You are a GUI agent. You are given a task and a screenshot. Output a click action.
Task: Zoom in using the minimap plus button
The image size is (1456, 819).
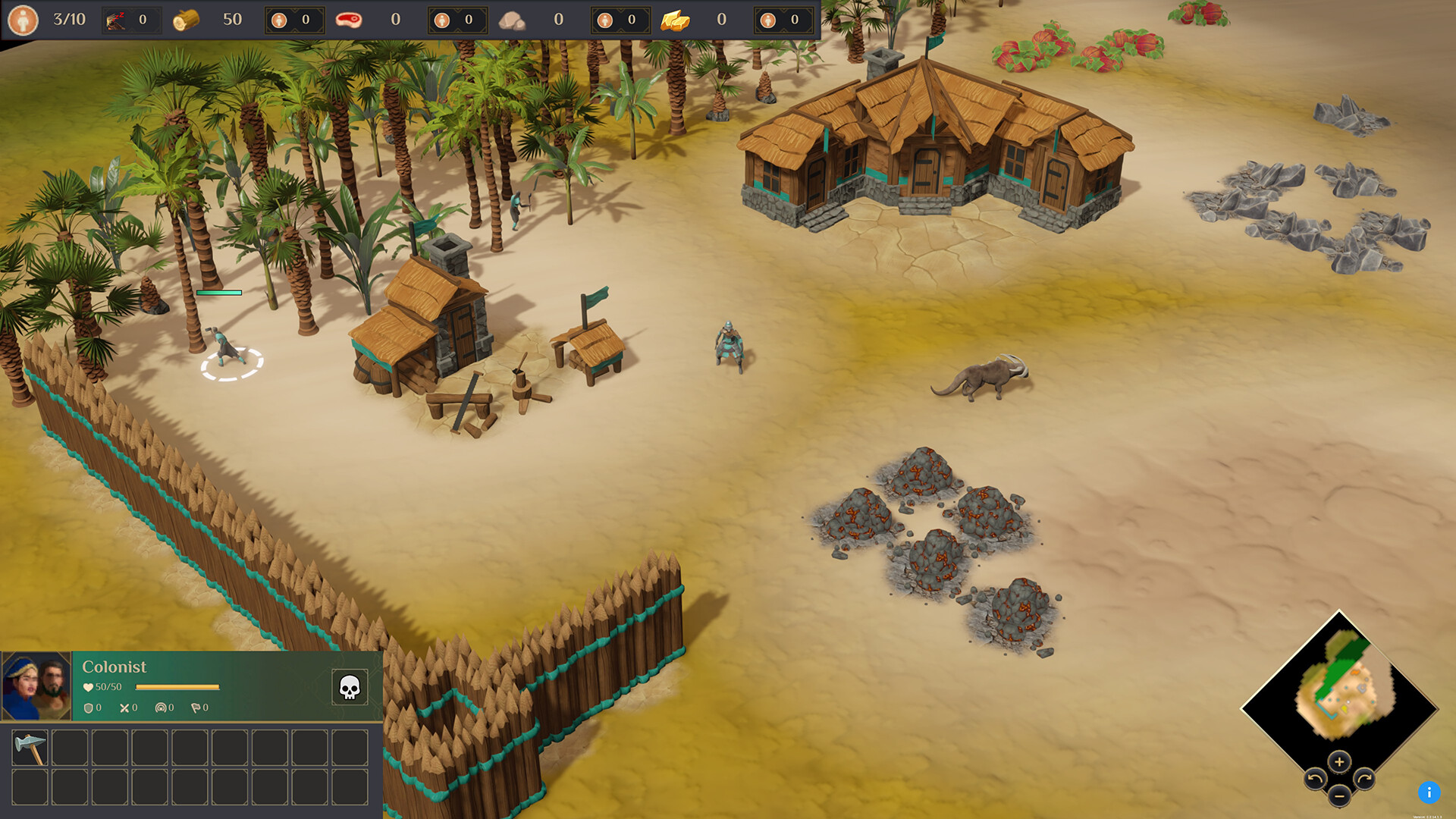tap(1339, 762)
